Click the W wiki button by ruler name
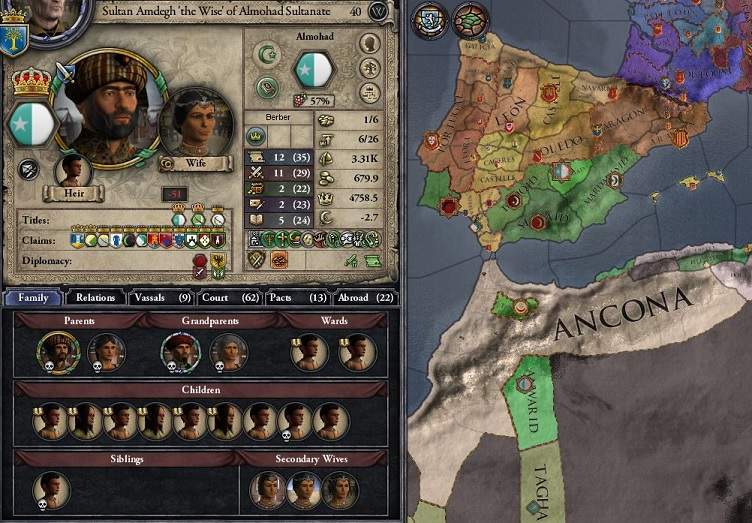 [378, 12]
